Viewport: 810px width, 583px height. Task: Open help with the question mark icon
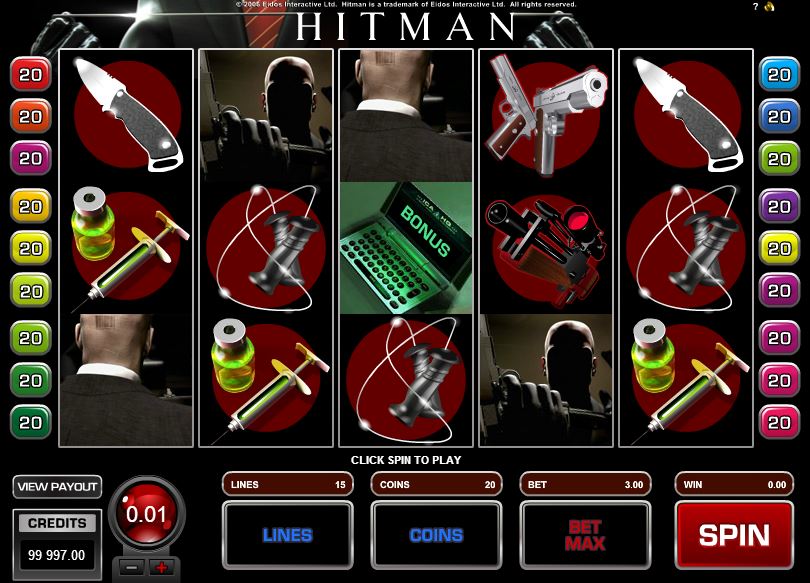click(754, 7)
